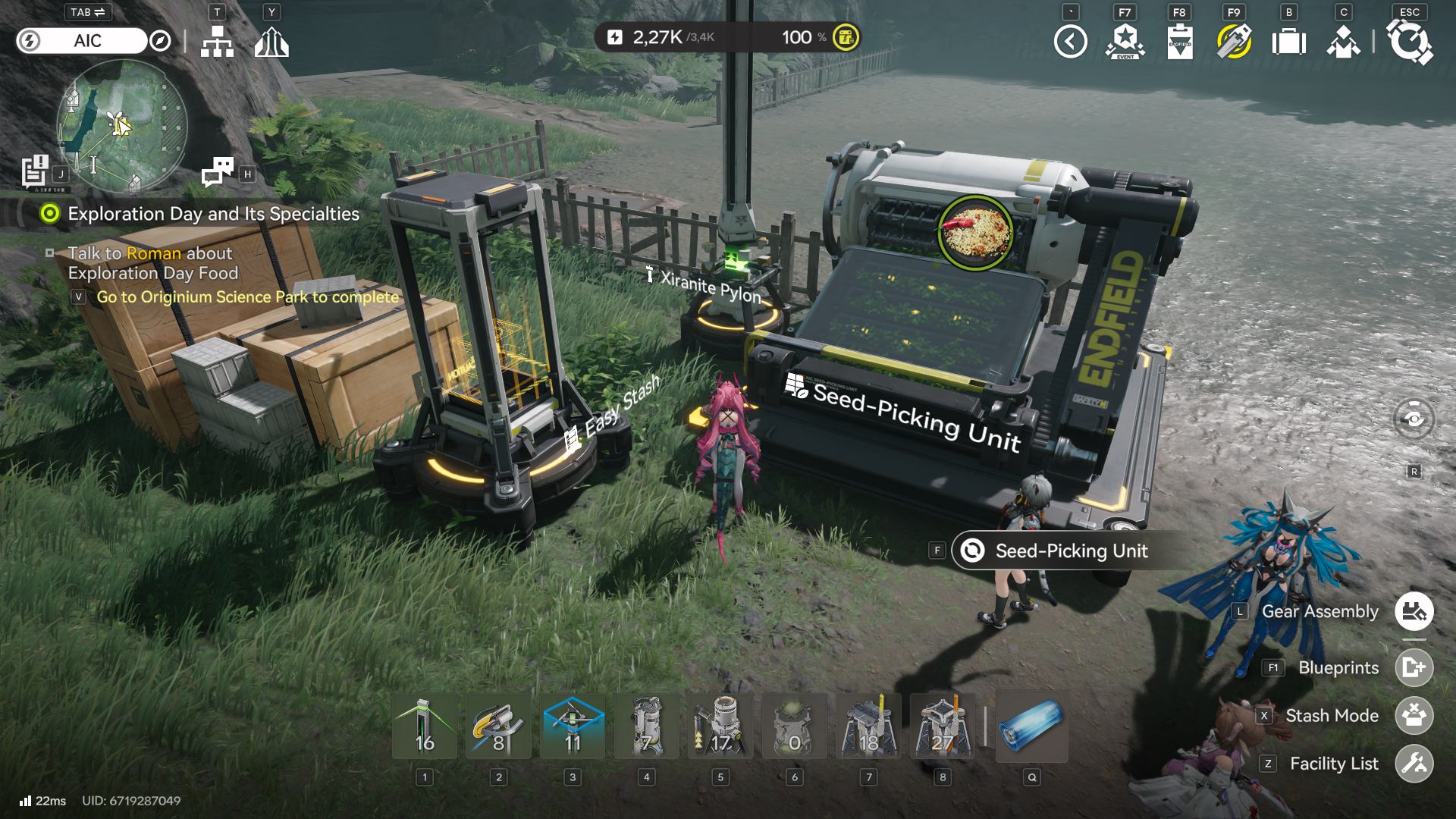Interact with the Seed-Picking Unit prompt
Viewport: 1456px width, 819px height.
pos(1071,551)
